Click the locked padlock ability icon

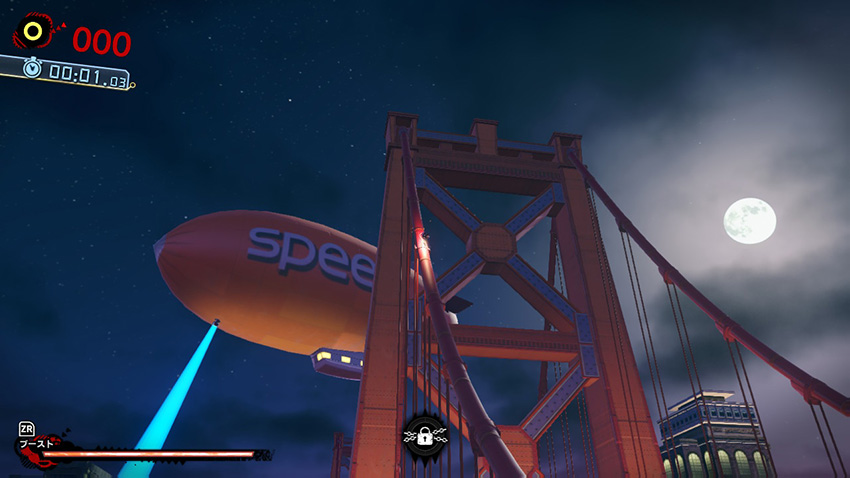(x=425, y=436)
